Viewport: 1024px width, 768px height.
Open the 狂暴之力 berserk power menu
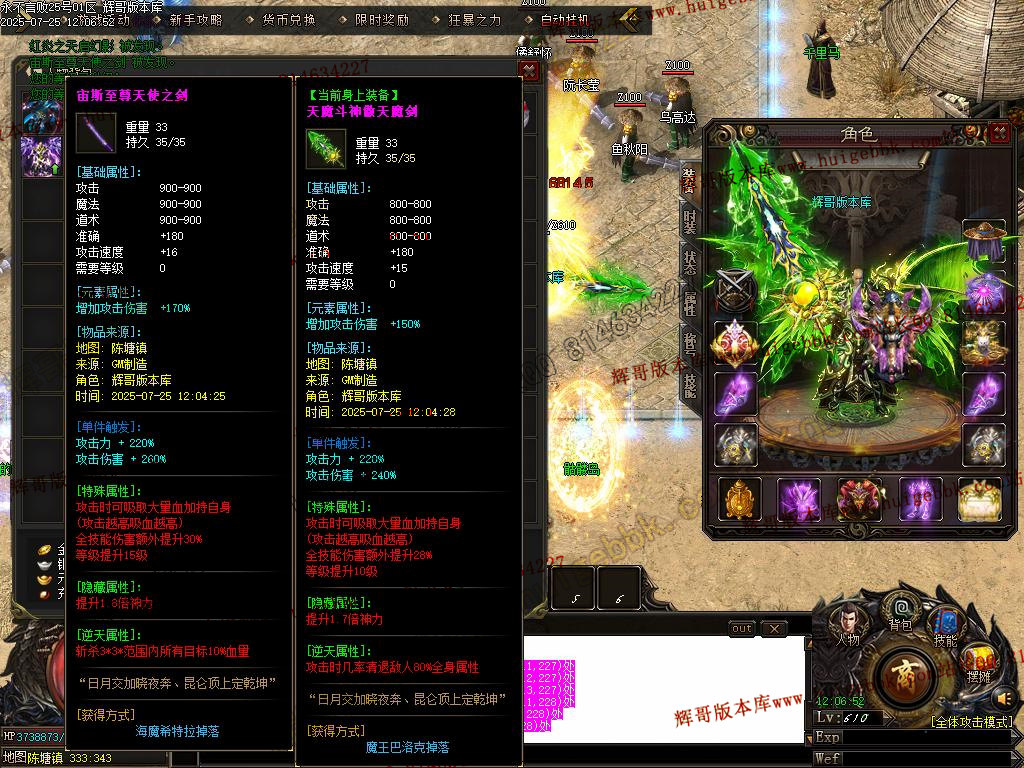point(474,19)
